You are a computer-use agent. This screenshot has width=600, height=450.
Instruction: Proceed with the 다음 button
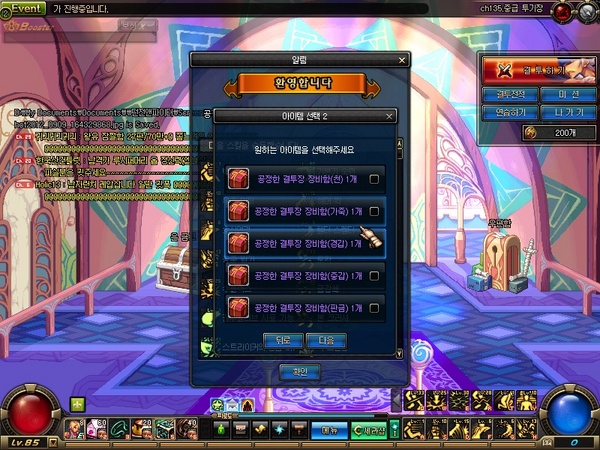(x=317, y=340)
